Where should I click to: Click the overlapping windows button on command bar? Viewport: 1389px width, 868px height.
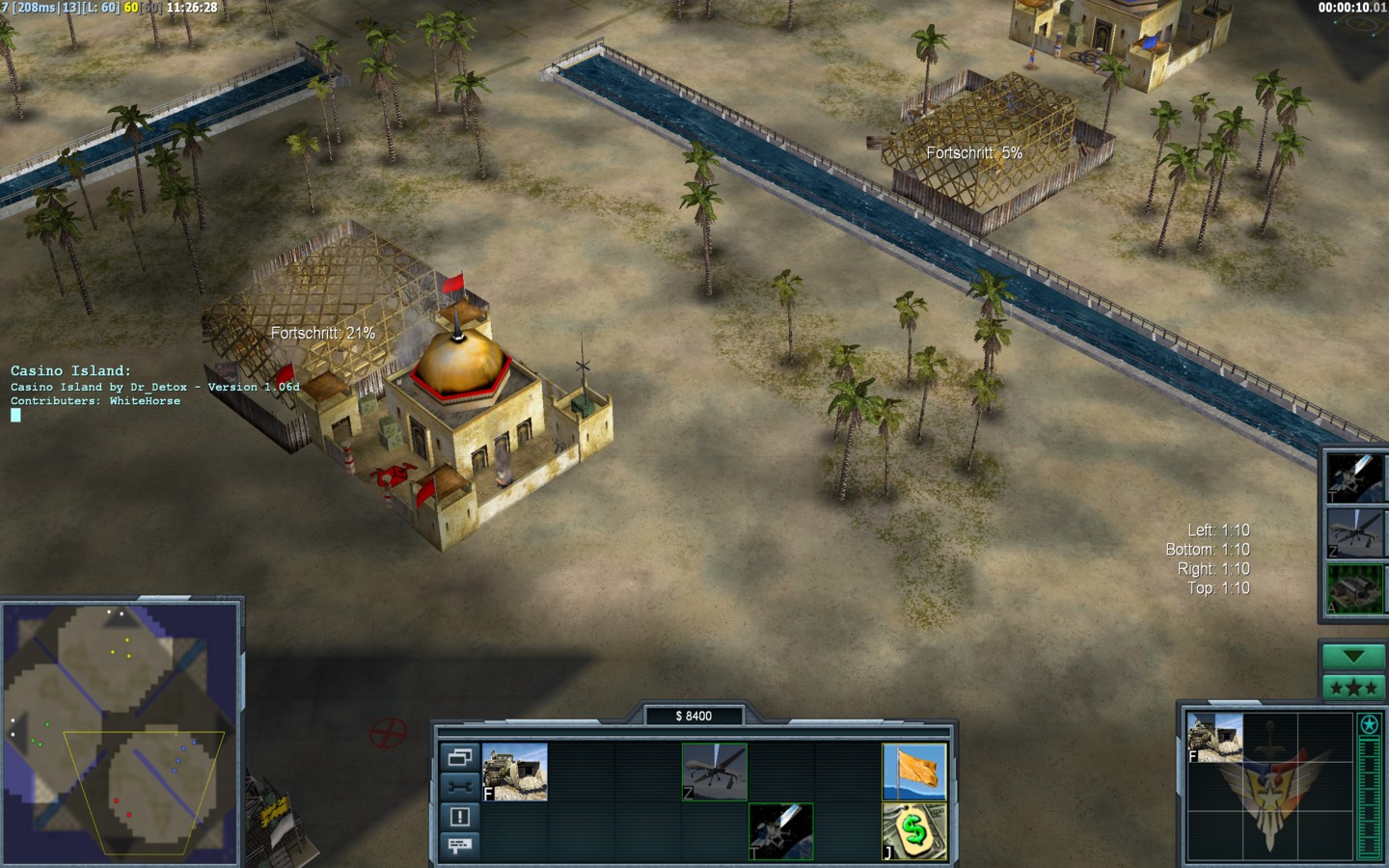pyautogui.click(x=460, y=757)
